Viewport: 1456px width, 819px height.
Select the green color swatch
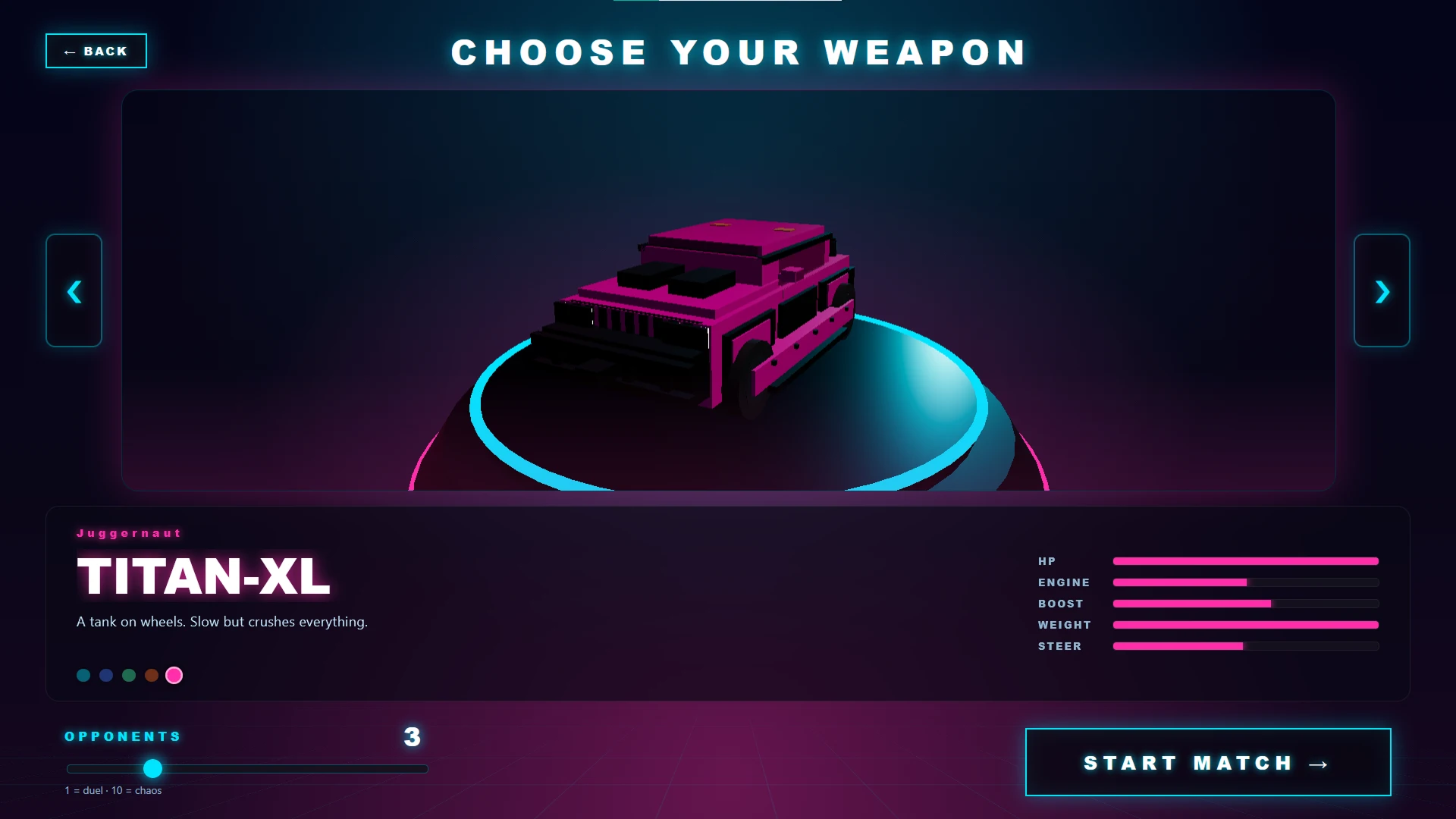coord(129,675)
